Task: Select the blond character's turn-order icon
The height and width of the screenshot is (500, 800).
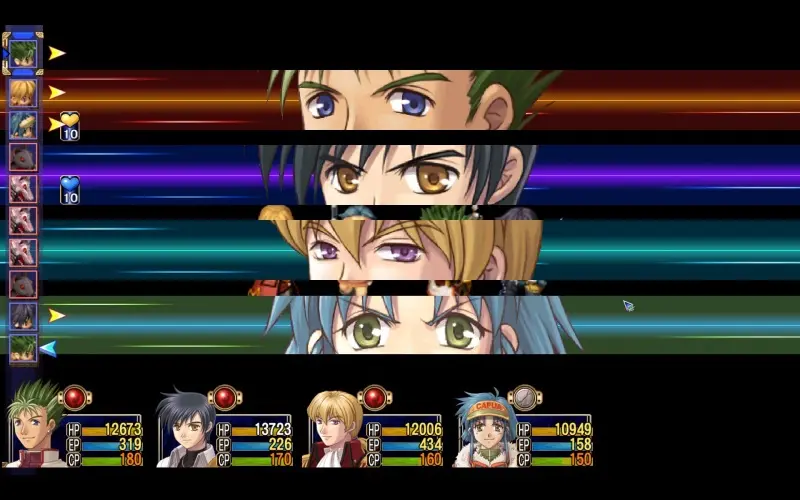Action: [23, 92]
